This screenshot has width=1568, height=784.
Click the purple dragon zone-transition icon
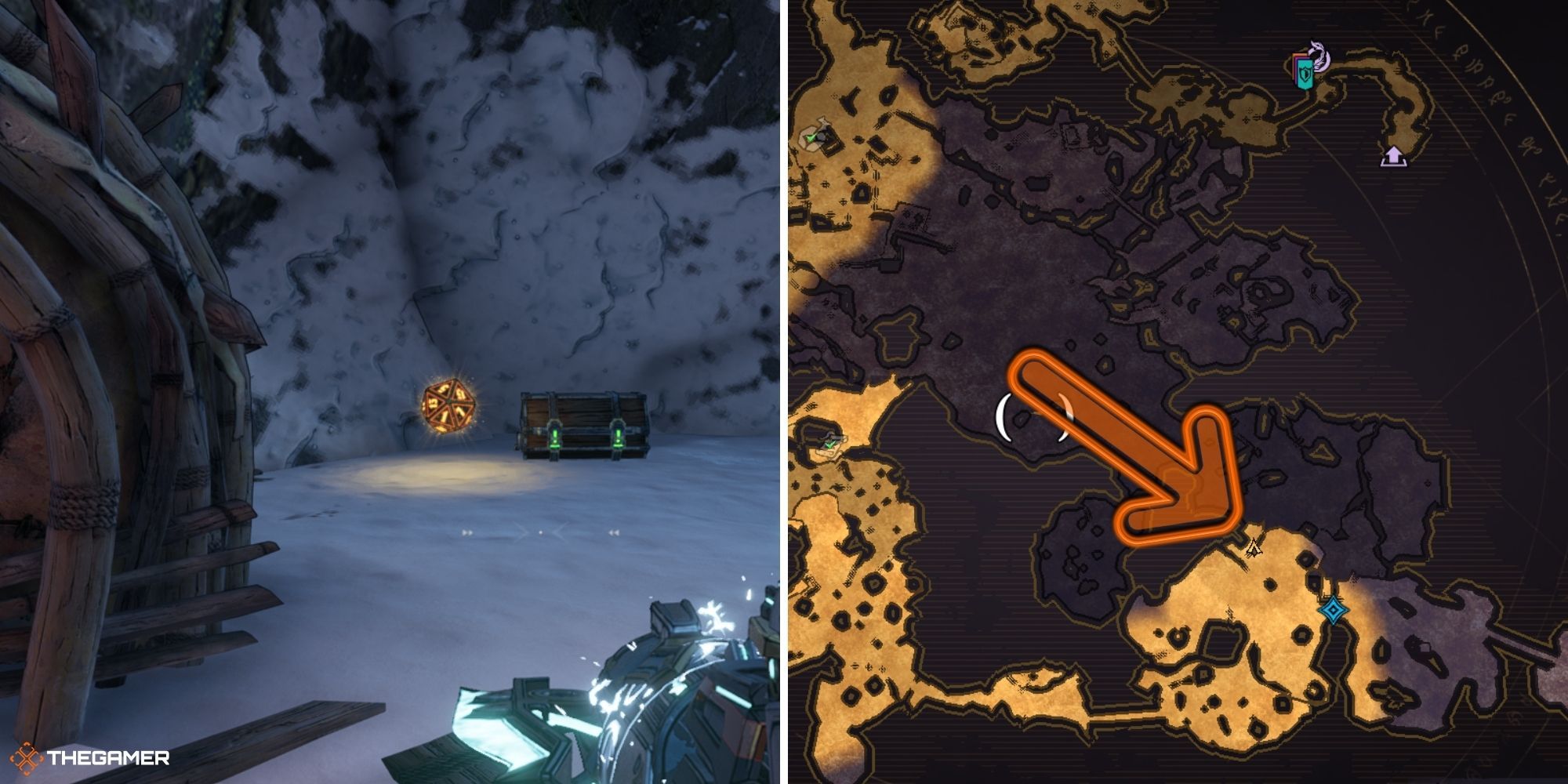[1319, 53]
